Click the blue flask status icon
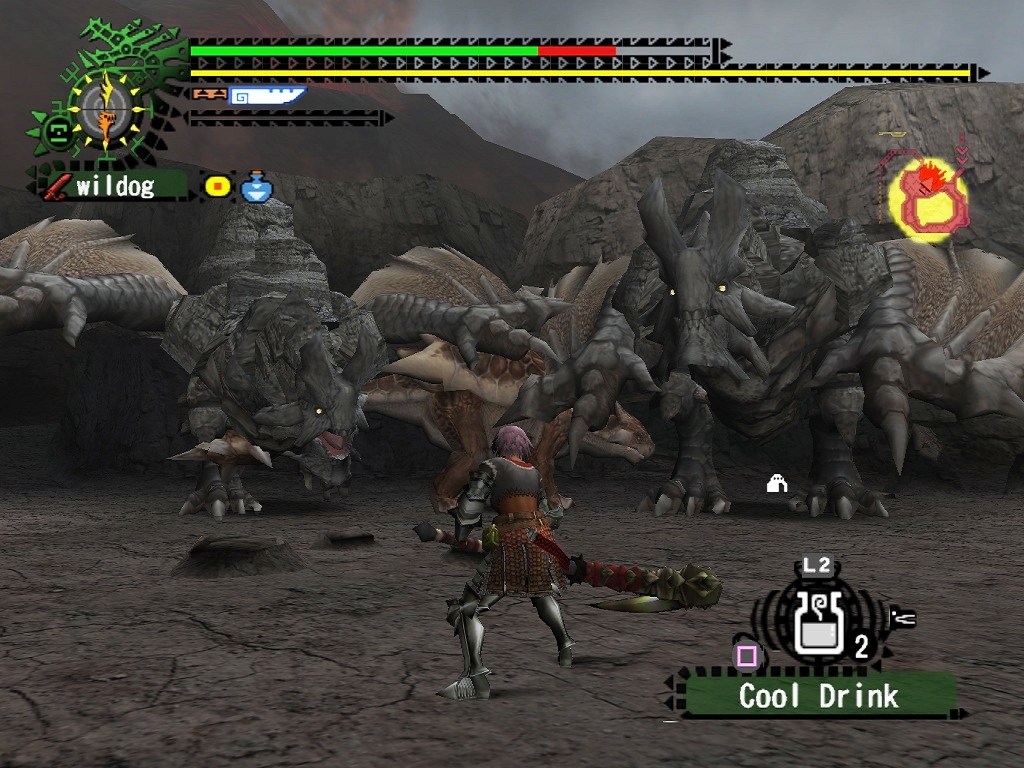Screen dimensions: 1024x768 click(x=256, y=187)
